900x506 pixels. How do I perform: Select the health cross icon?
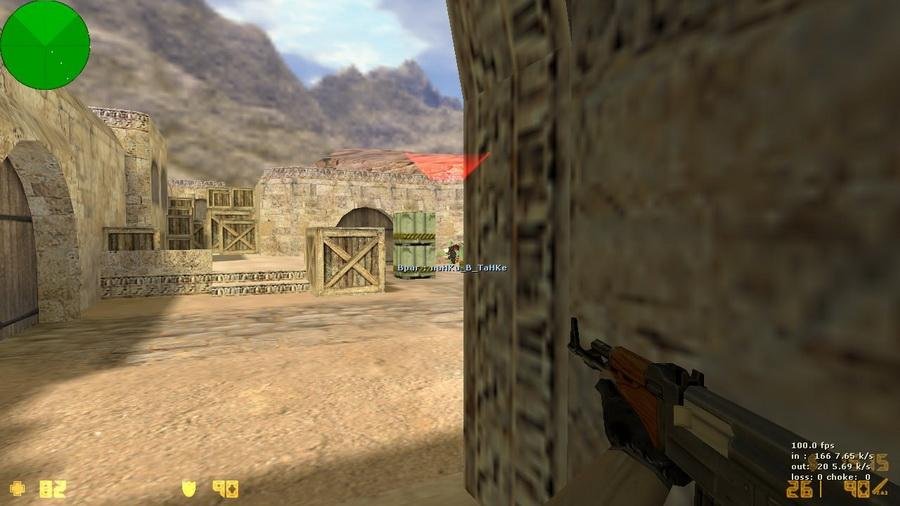[18, 489]
